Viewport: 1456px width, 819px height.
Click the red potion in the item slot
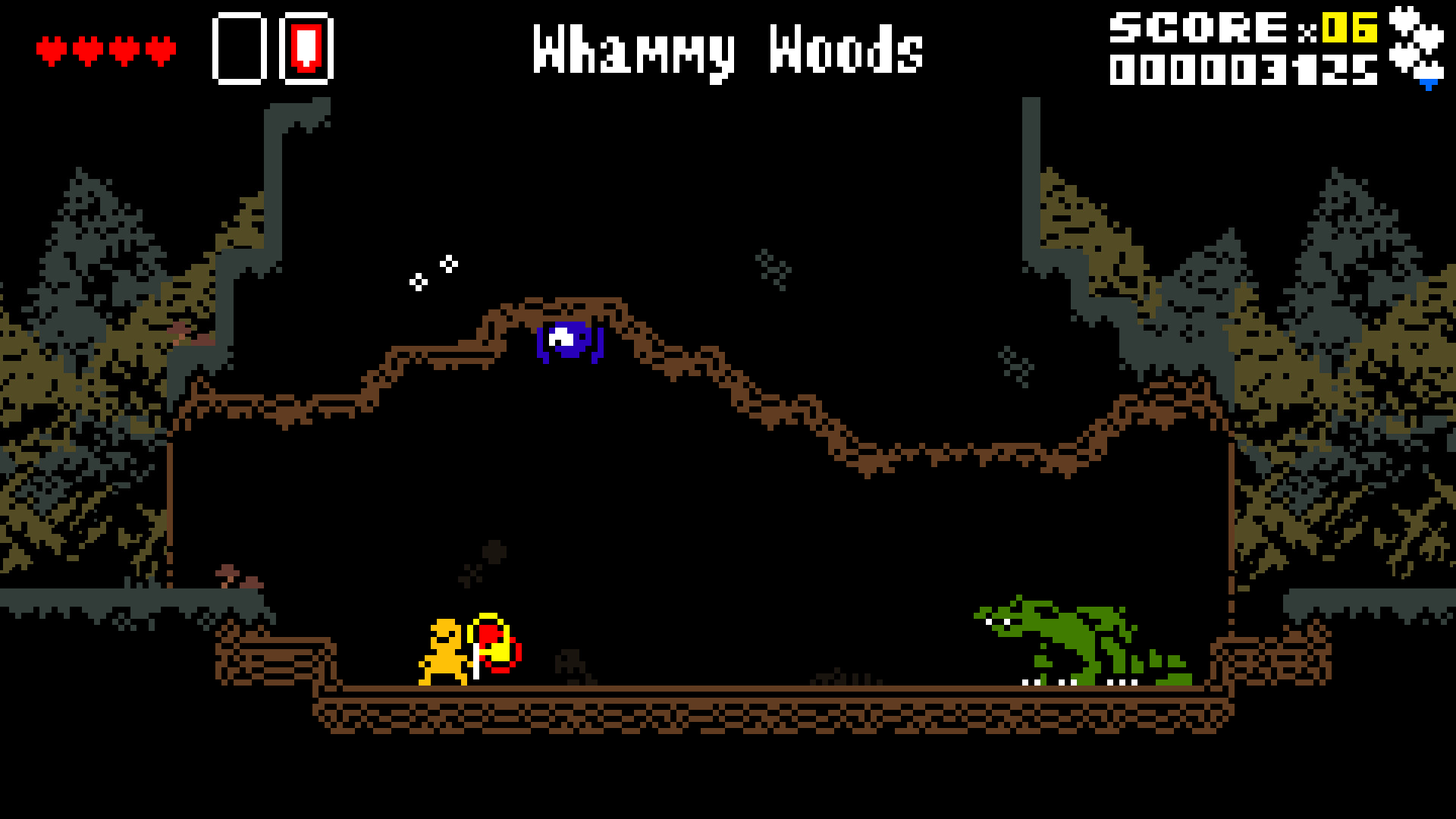coord(306,49)
